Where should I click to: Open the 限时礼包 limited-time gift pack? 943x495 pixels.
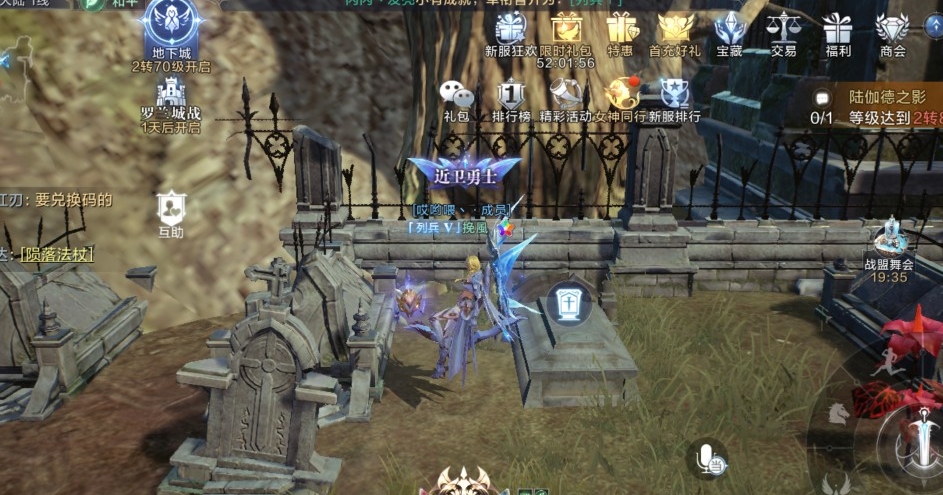[x=566, y=28]
